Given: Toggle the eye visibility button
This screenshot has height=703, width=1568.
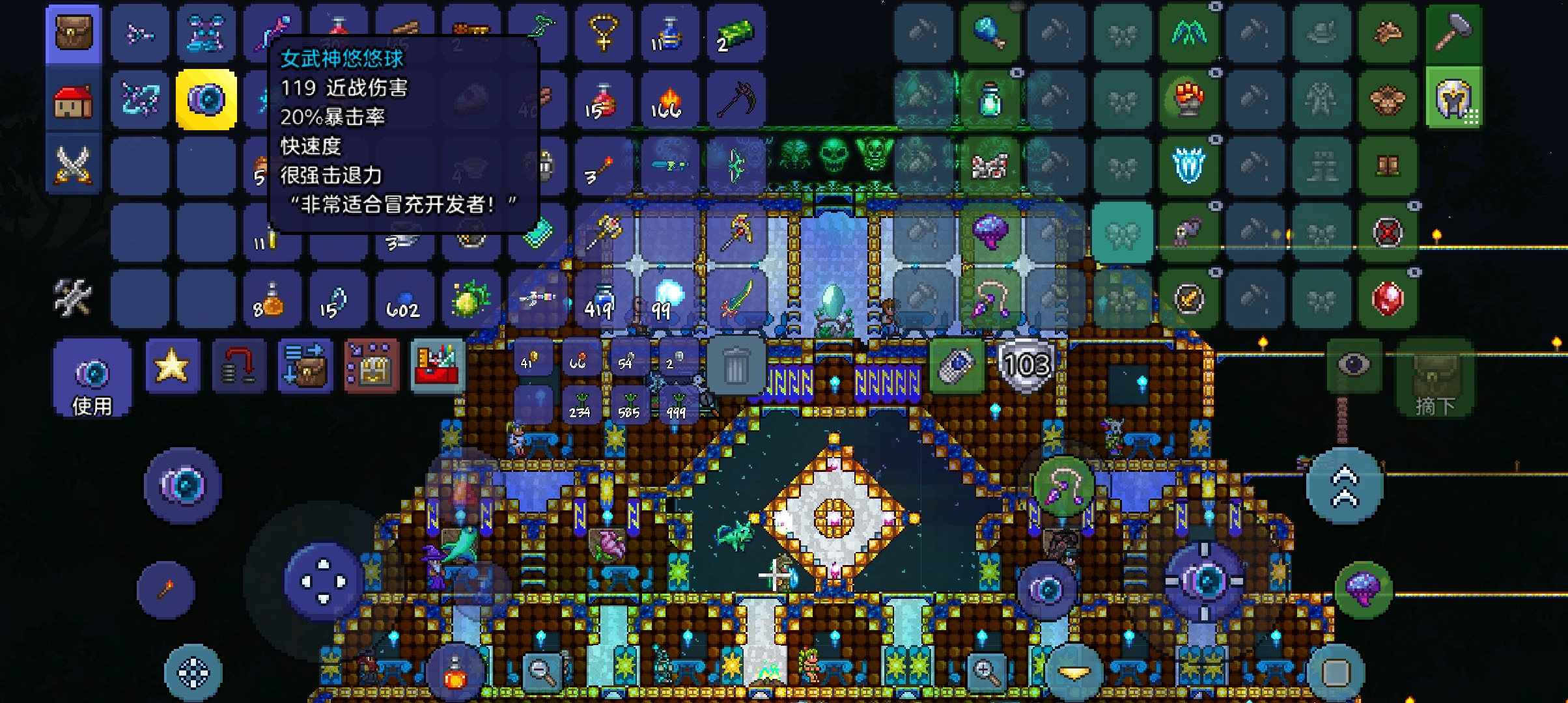Looking at the screenshot, I should point(1353,365).
